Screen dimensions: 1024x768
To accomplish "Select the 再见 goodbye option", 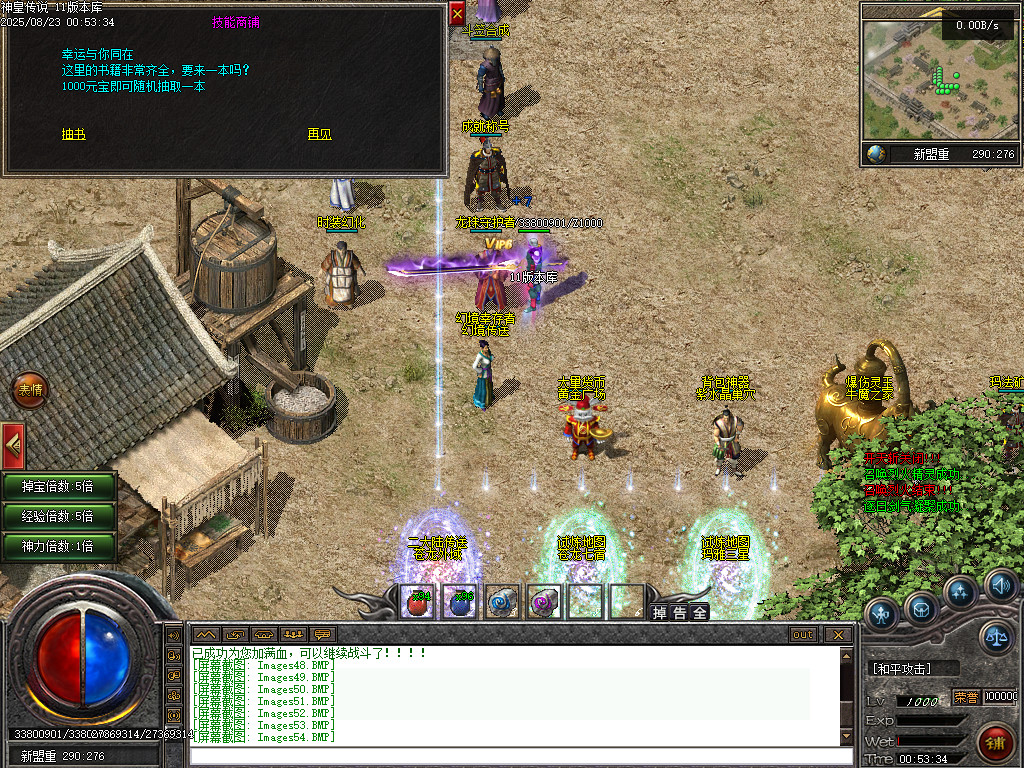I will pyautogui.click(x=319, y=134).
